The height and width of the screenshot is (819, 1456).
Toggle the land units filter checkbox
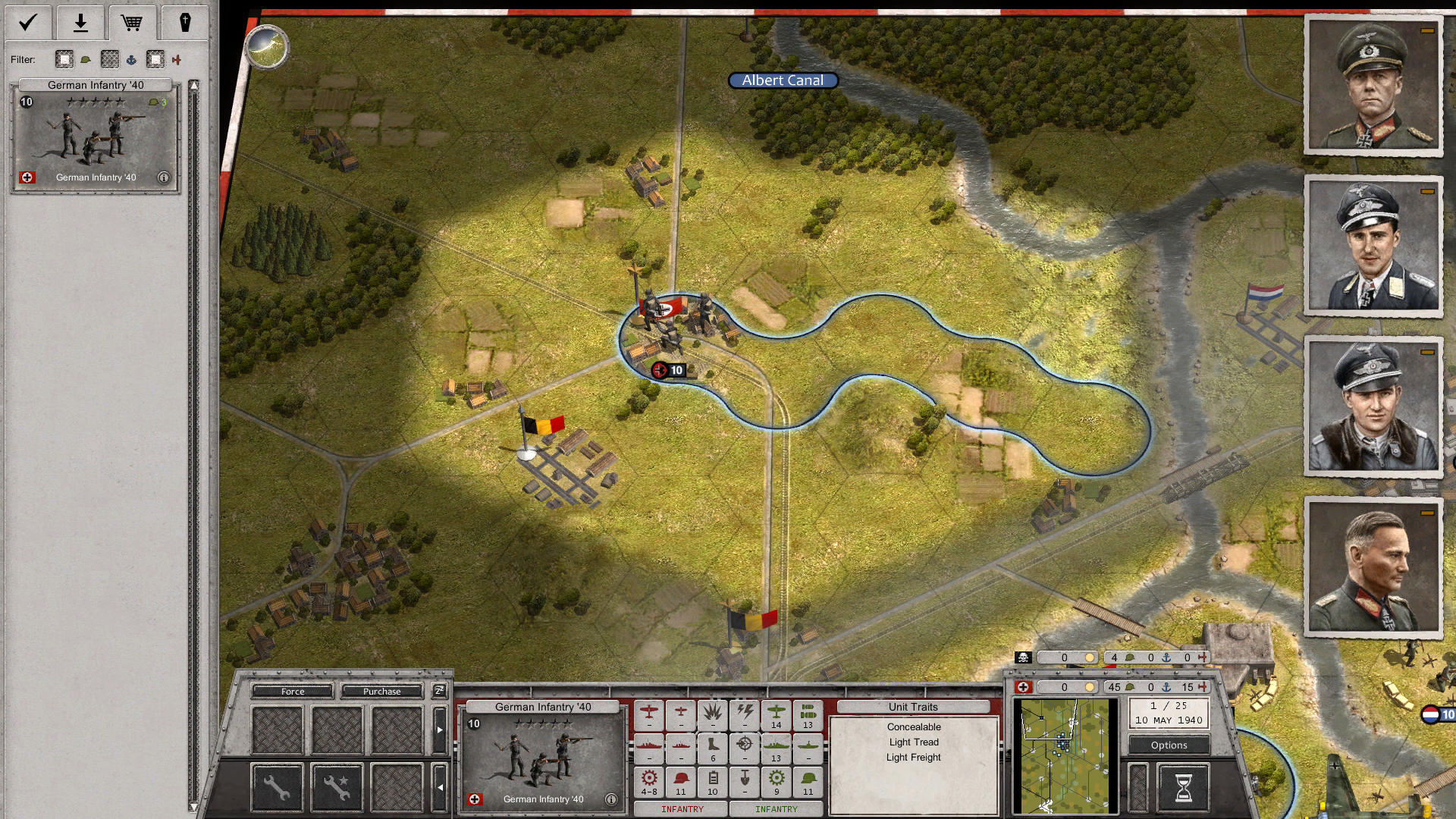point(64,59)
